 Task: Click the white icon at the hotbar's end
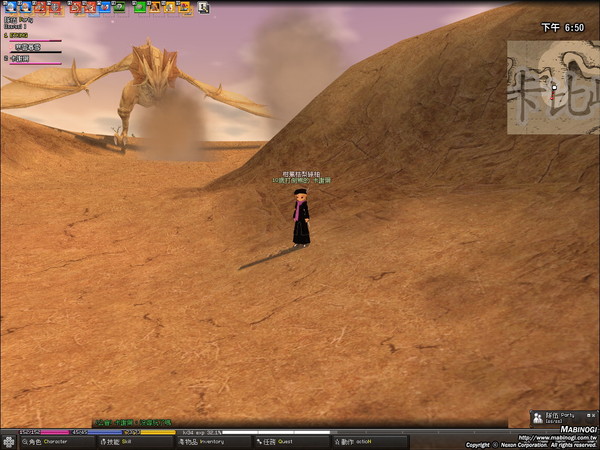(x=205, y=7)
